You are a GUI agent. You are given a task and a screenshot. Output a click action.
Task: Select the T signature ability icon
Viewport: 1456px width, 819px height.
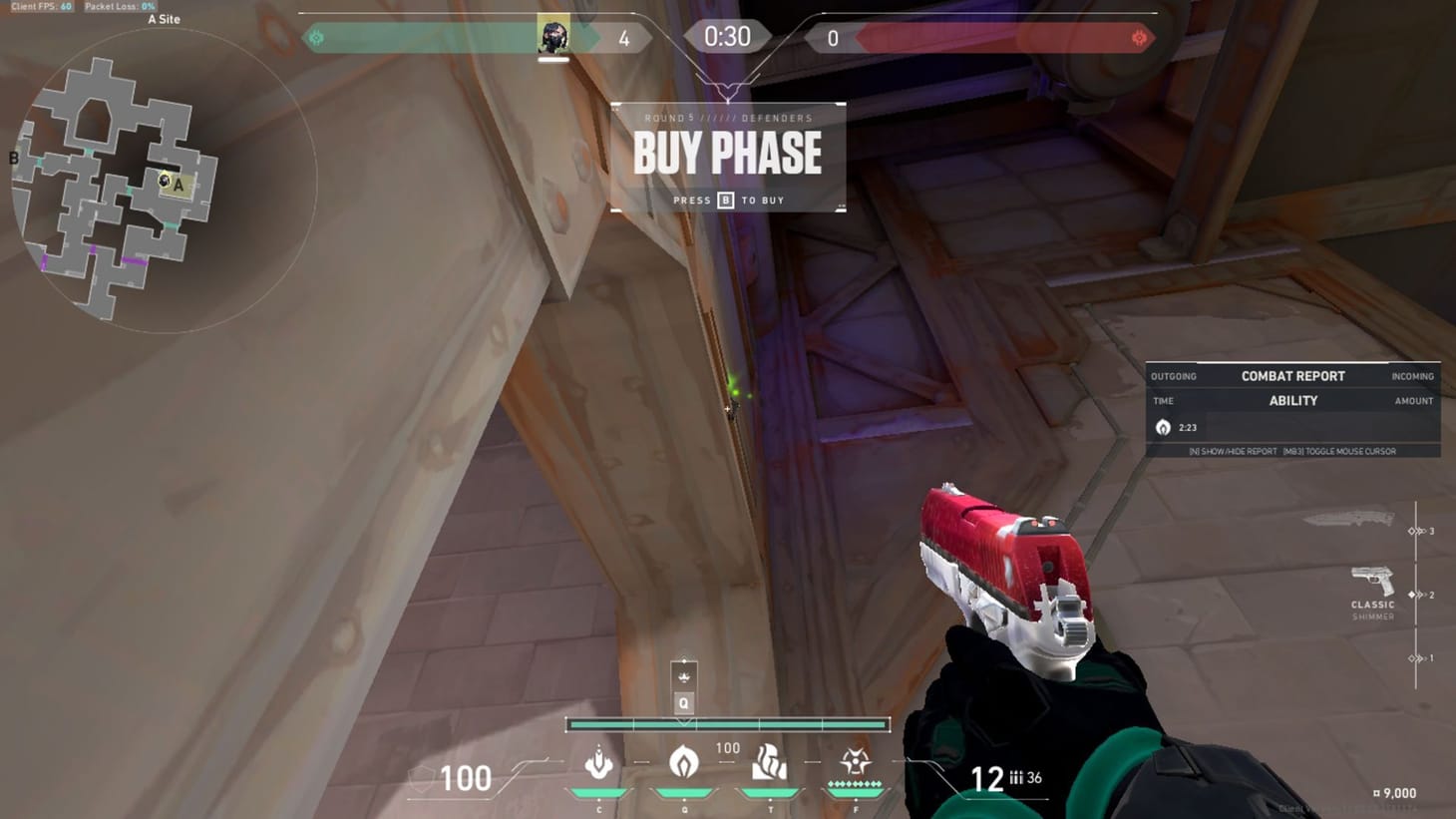tap(768, 763)
